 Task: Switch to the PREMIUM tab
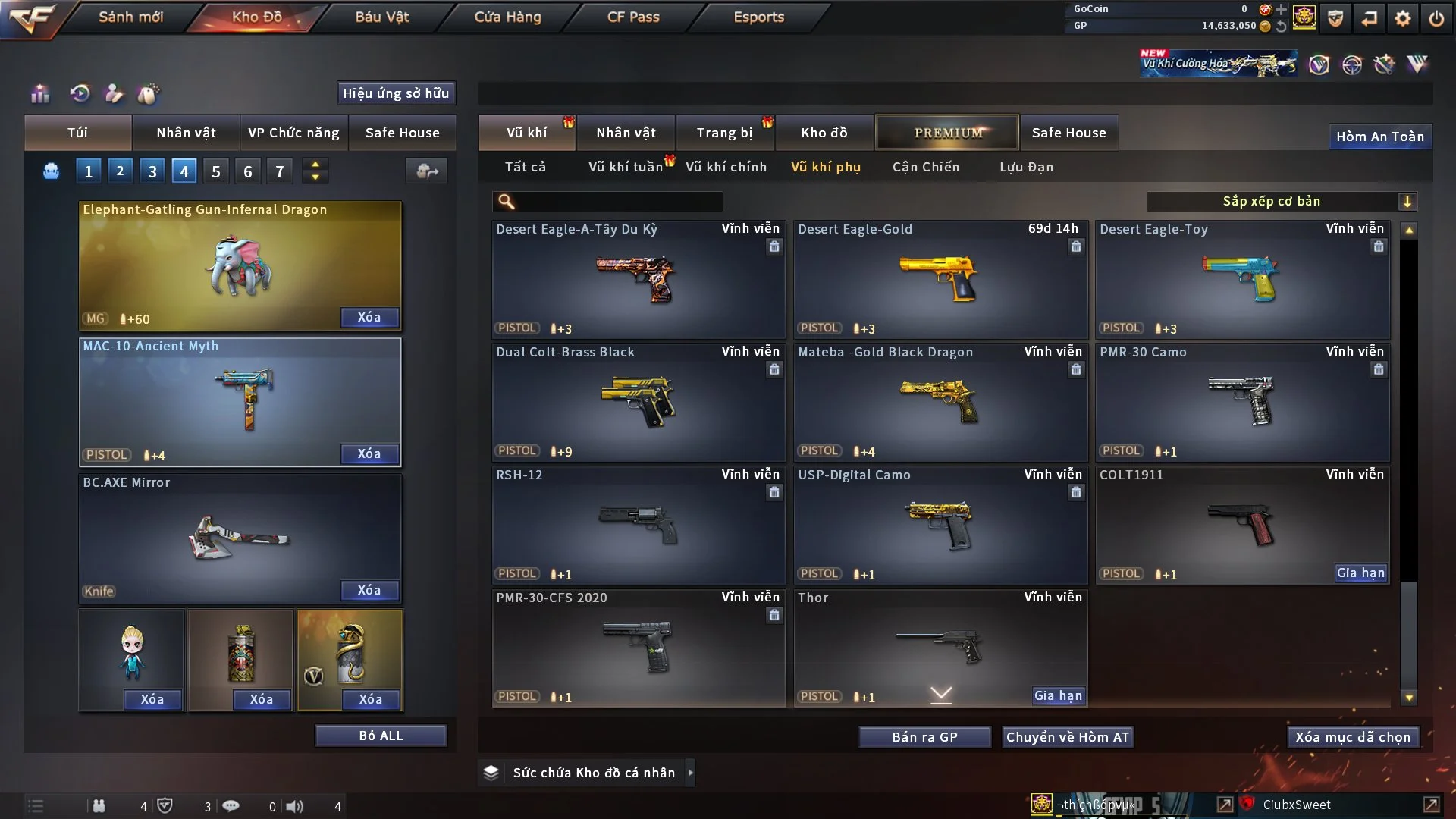947,133
